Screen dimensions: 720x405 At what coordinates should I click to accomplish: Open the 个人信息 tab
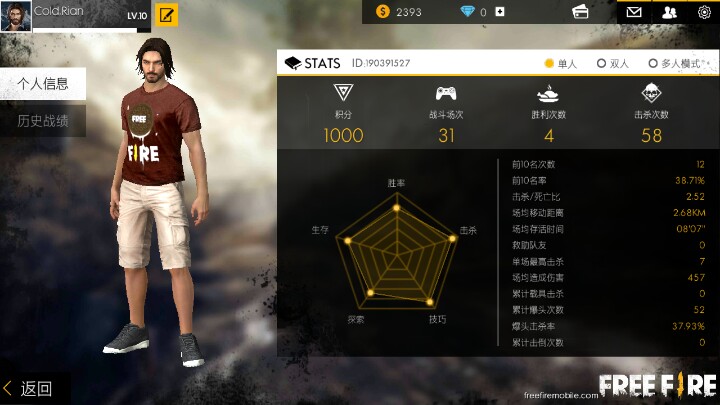point(42,84)
